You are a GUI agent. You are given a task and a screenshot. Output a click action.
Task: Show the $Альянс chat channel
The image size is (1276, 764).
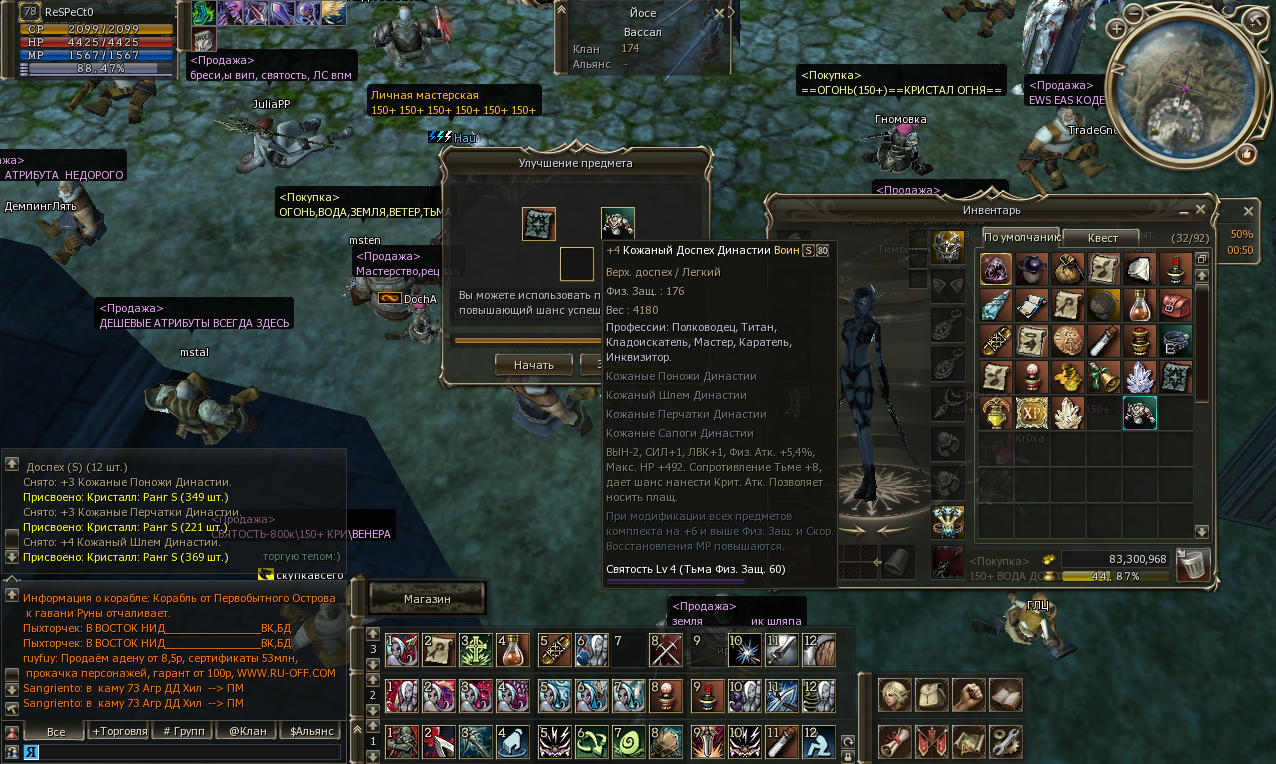pyautogui.click(x=311, y=731)
